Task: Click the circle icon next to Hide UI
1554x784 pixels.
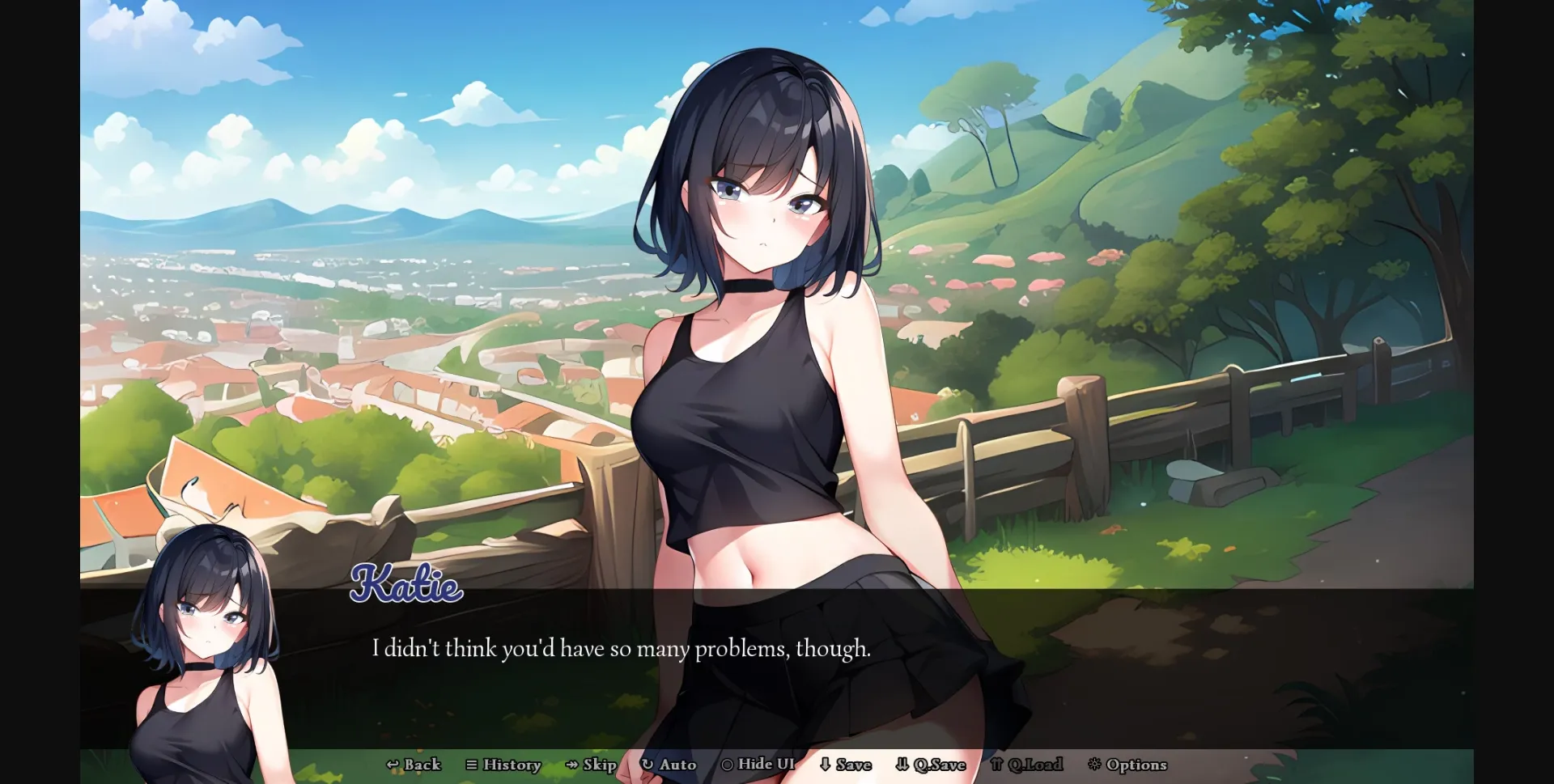Action: tap(728, 764)
